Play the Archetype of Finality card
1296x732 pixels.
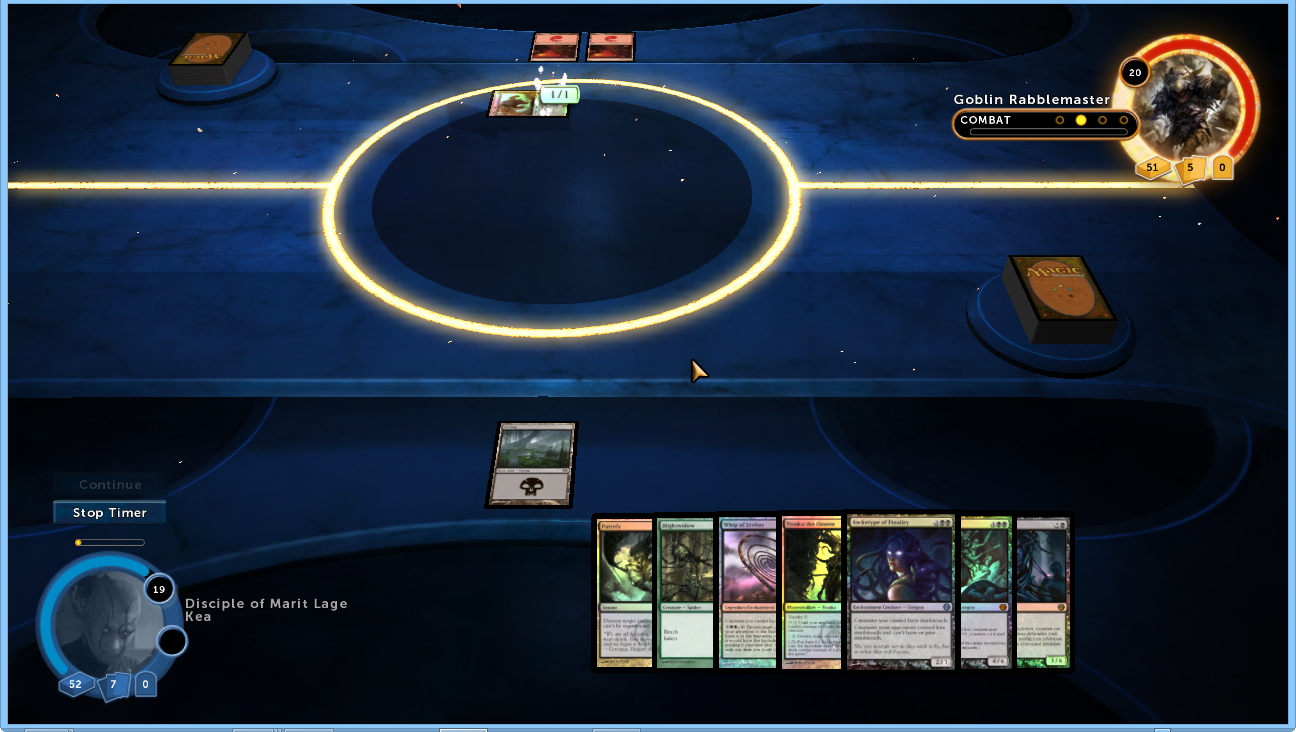point(901,592)
